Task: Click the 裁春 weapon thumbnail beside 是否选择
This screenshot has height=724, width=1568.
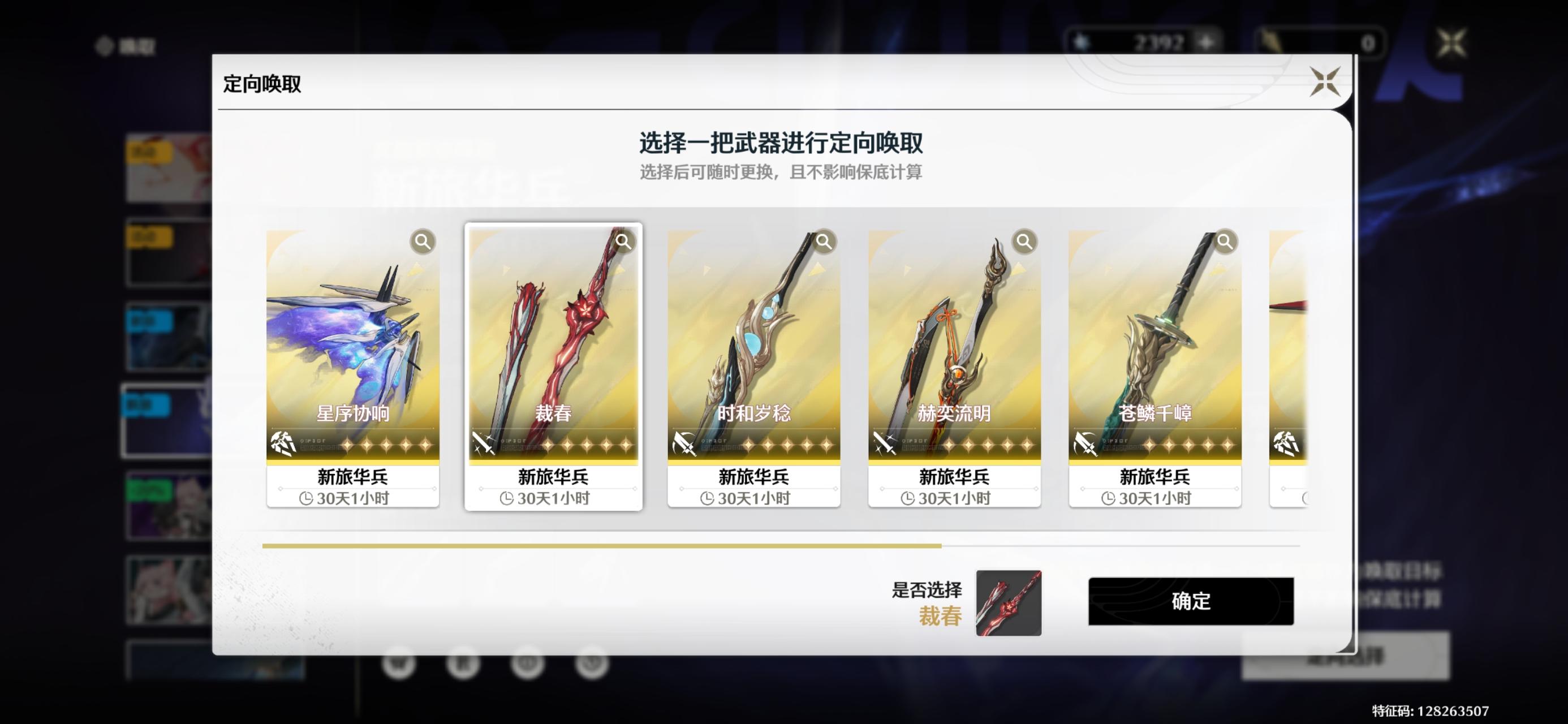Action: coord(1009,603)
